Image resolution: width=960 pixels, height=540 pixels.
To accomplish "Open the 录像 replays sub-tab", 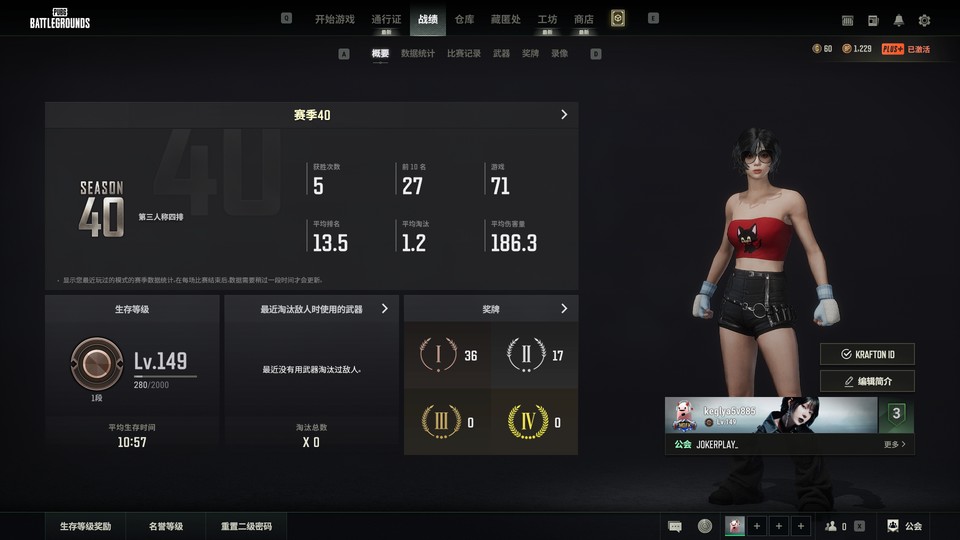I will coord(560,53).
